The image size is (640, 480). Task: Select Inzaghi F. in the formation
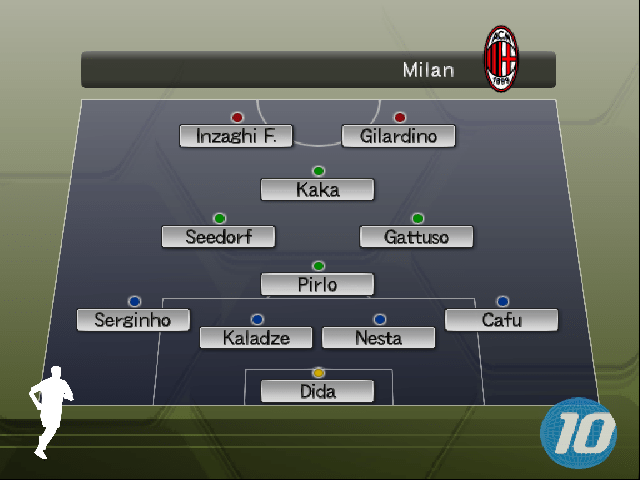tap(236, 136)
